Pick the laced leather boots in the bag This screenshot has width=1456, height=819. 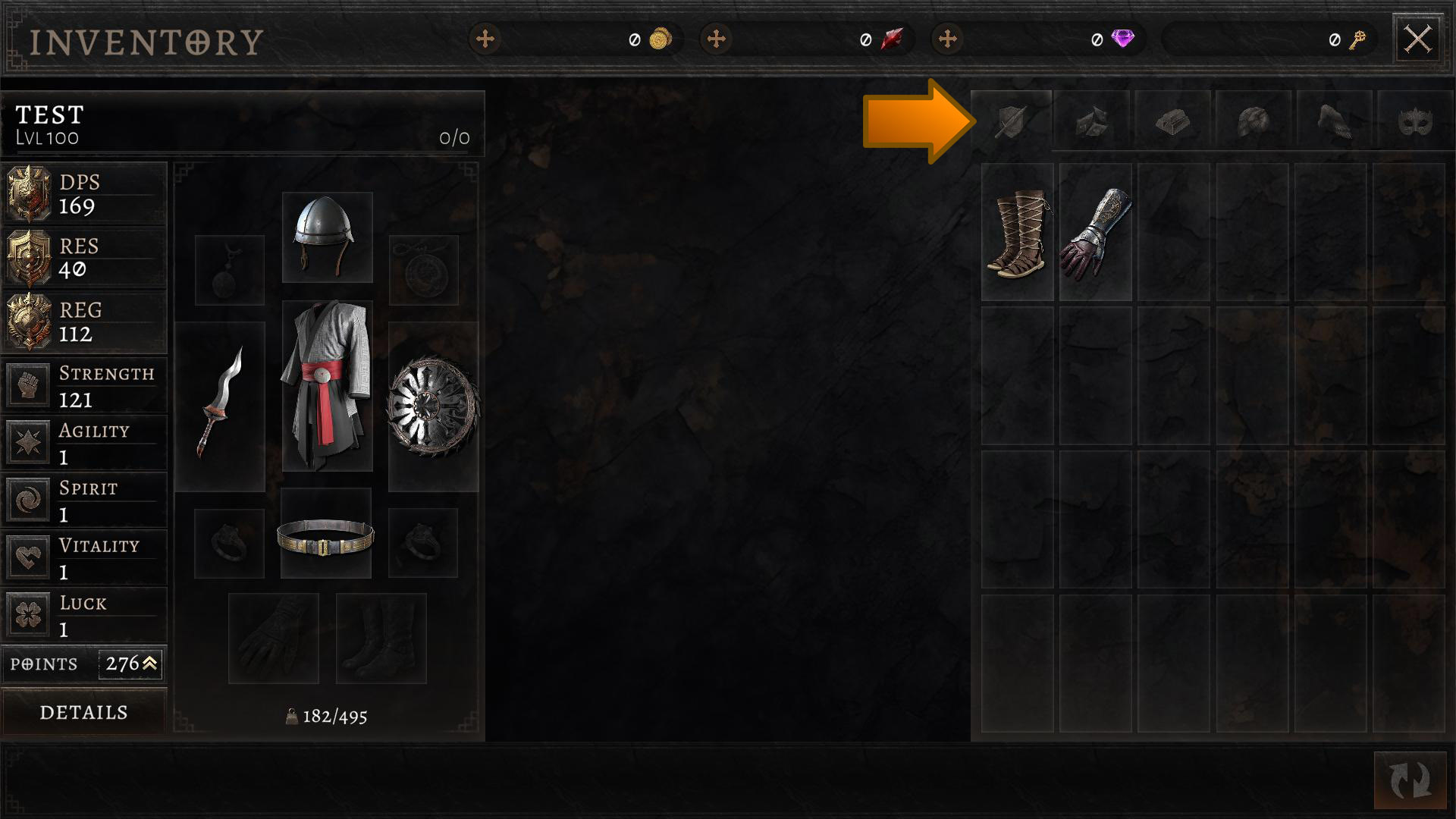(1017, 233)
